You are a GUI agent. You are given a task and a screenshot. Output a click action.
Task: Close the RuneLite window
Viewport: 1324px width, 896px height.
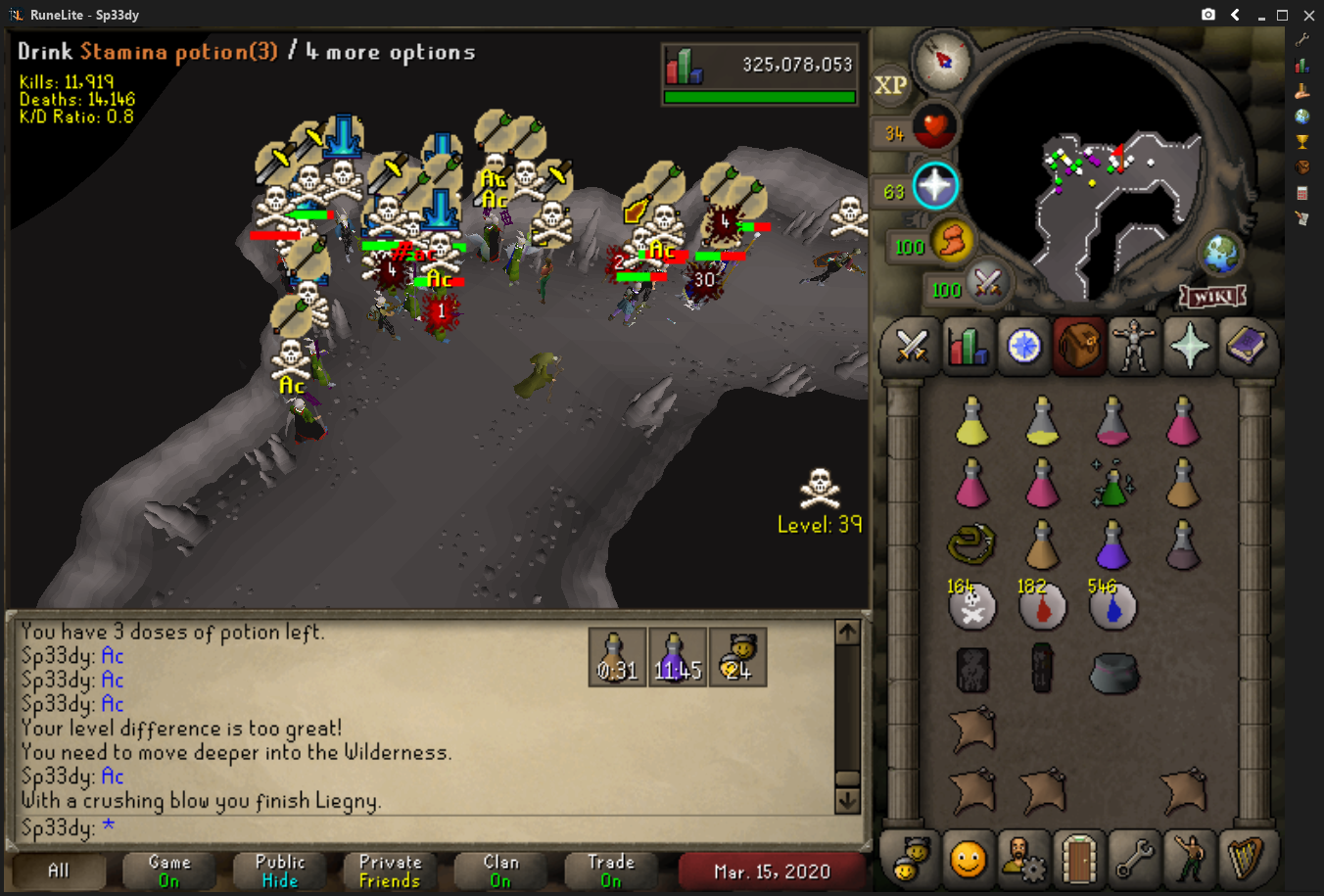click(x=1308, y=15)
